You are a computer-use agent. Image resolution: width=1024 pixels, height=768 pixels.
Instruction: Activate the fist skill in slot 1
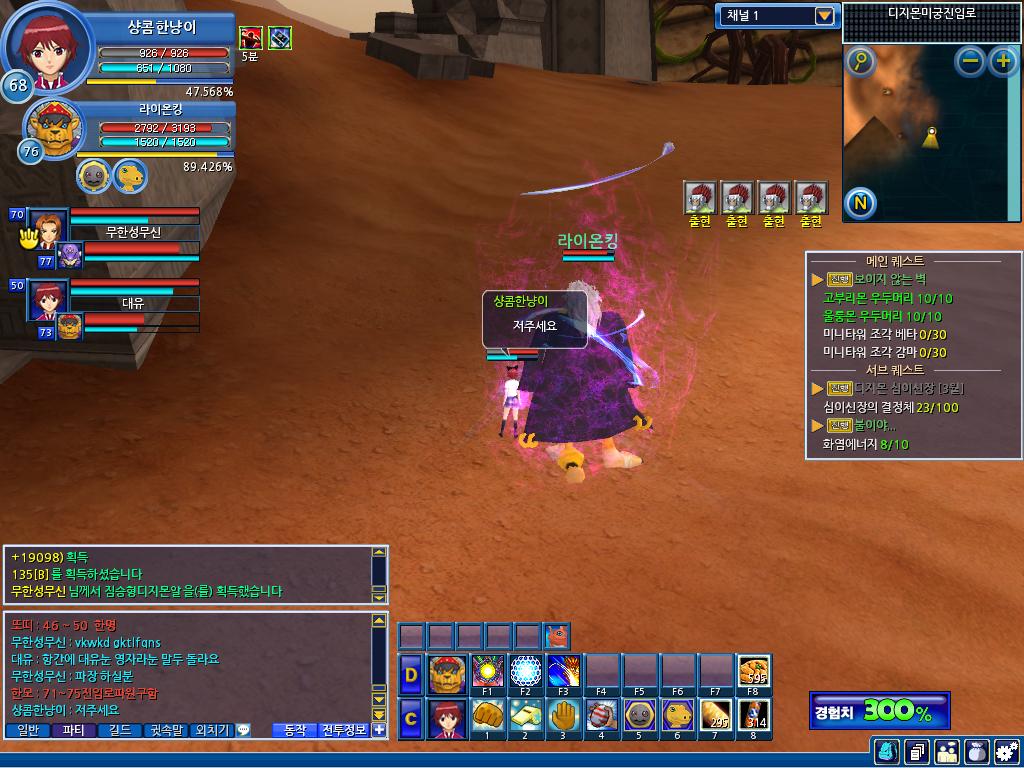click(487, 716)
